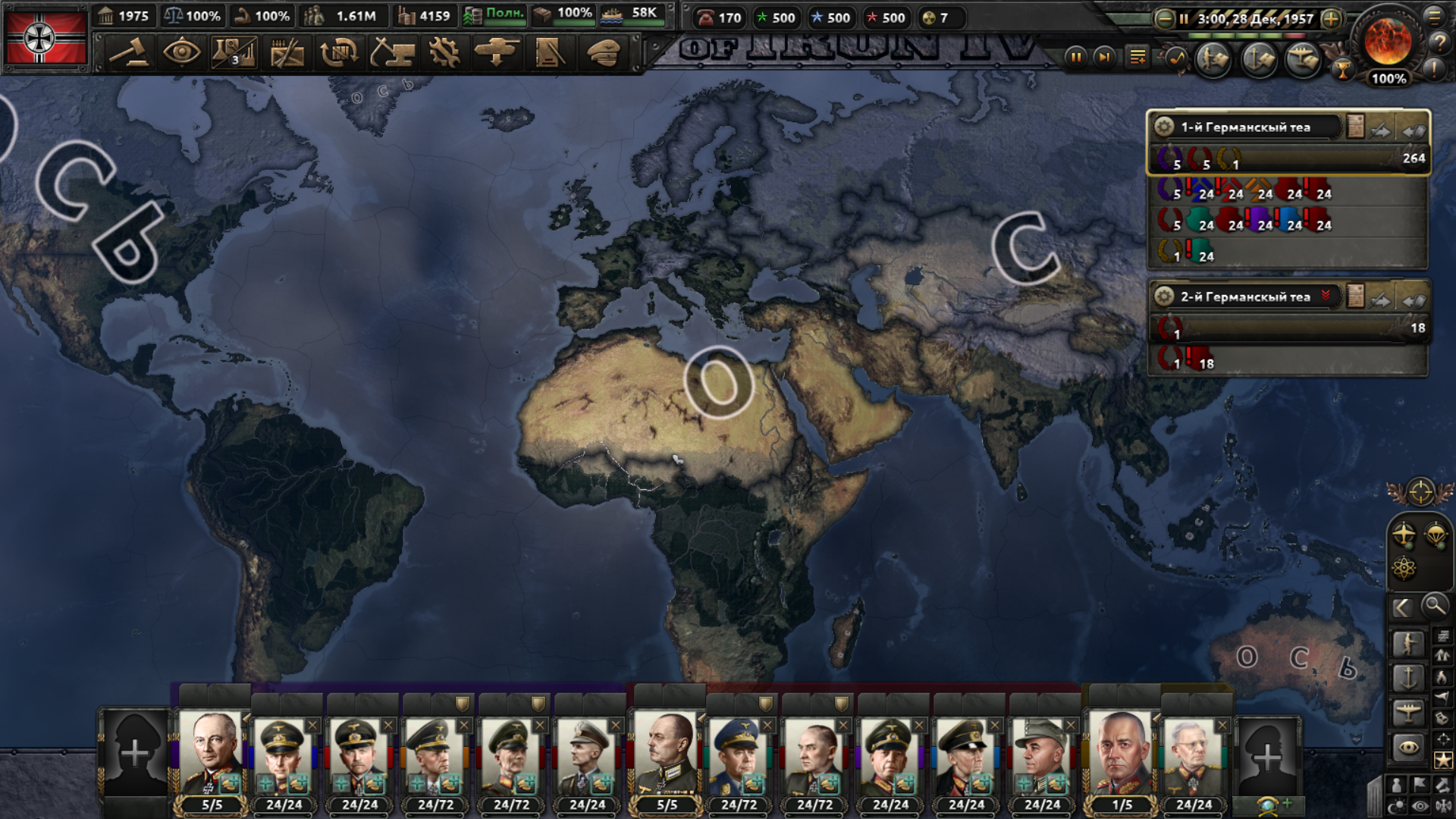1456x819 pixels.
Task: Open the music player note button
Action: 1176,58
